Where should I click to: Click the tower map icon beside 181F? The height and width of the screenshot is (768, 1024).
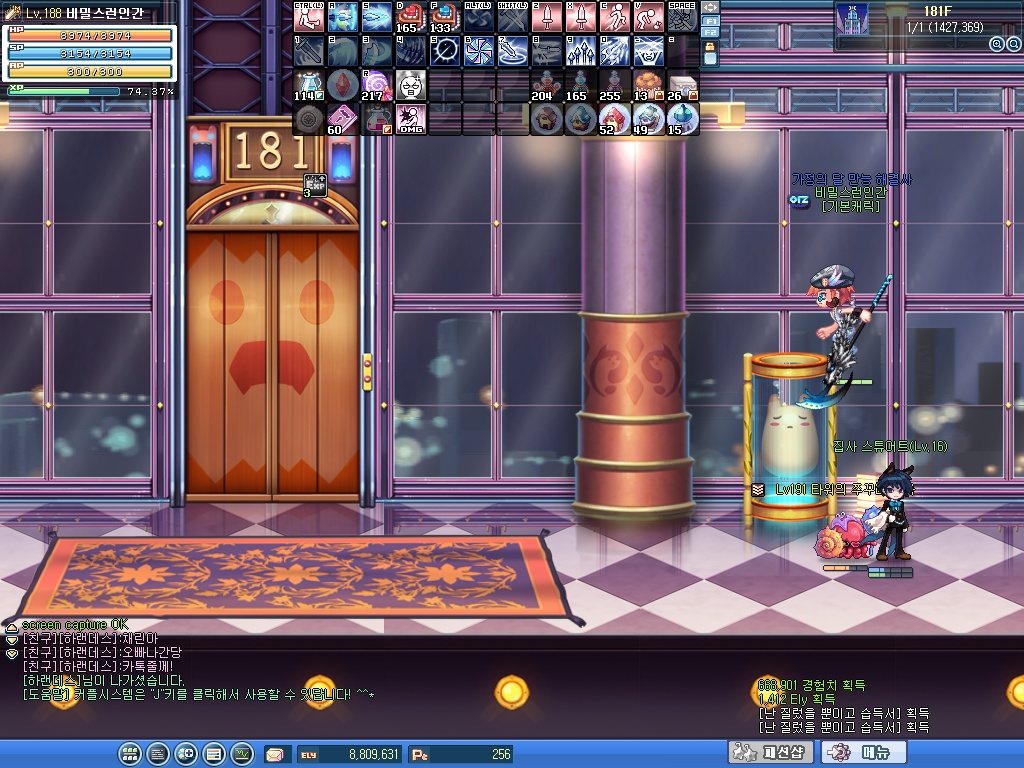[x=852, y=19]
